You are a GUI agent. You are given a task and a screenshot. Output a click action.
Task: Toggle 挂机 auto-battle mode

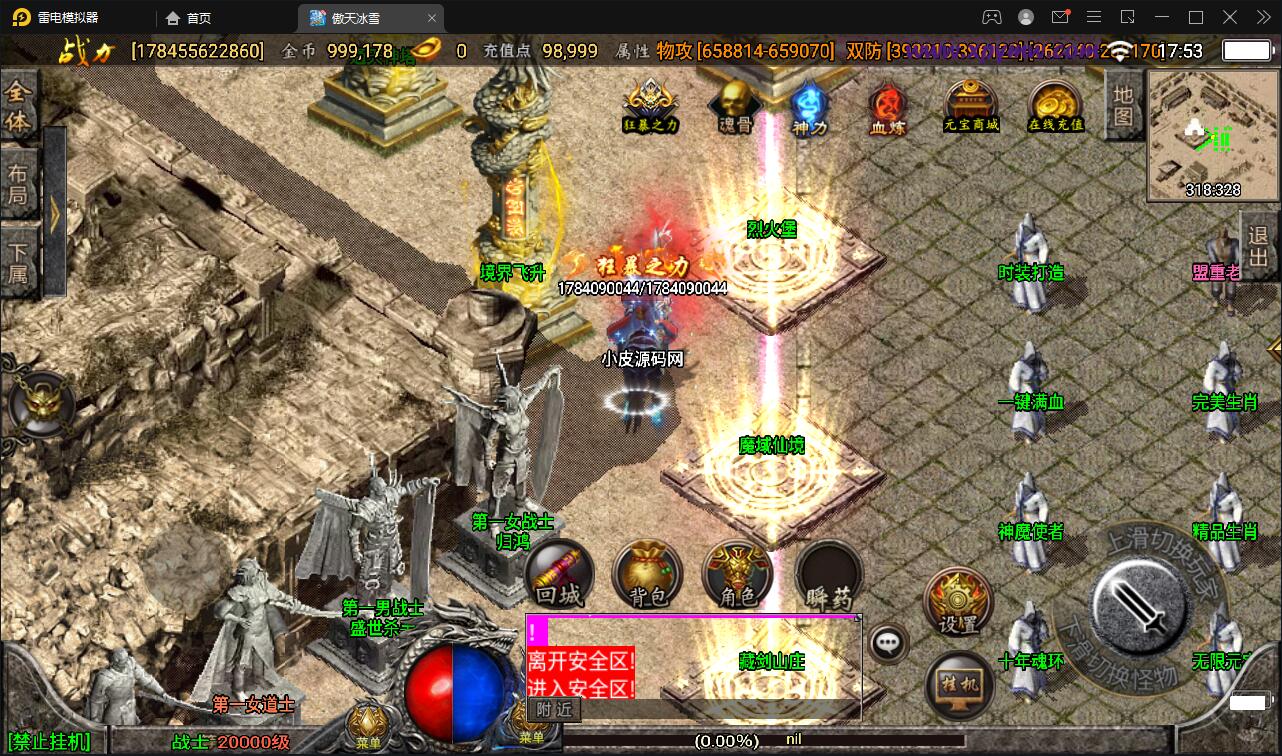pyautogui.click(x=958, y=684)
